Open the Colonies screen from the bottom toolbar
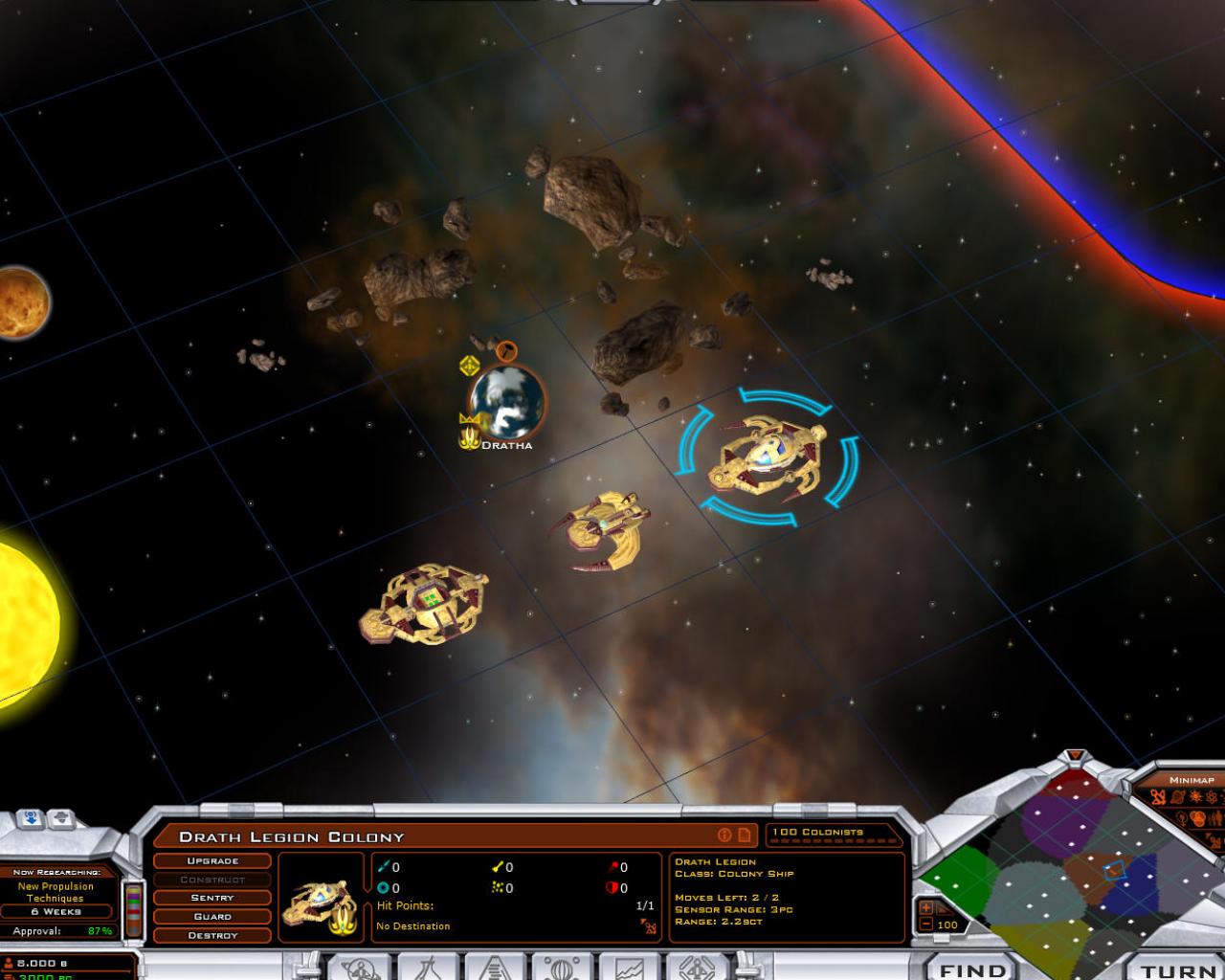The width and height of the screenshot is (1225, 980). (360, 970)
